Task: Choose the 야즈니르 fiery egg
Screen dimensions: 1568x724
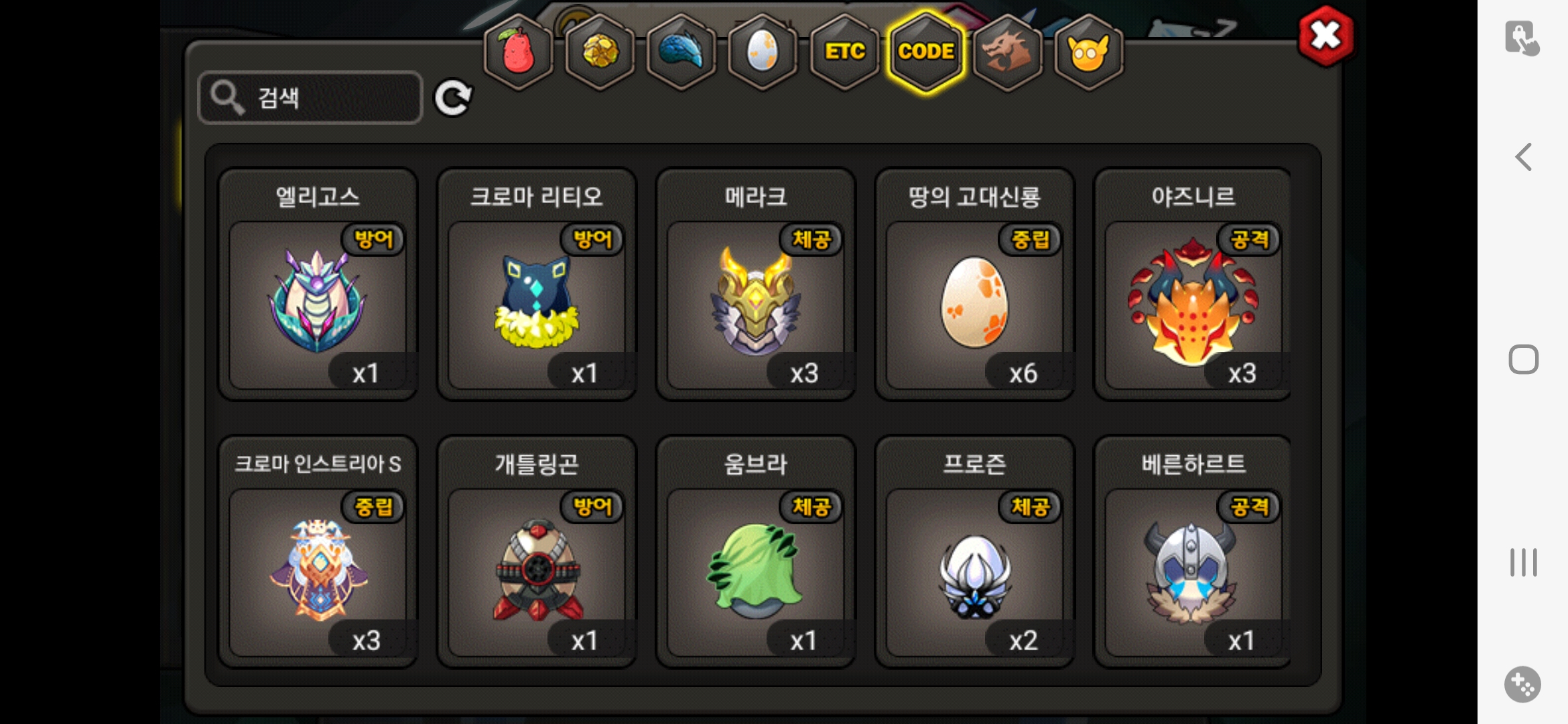Action: (1193, 302)
